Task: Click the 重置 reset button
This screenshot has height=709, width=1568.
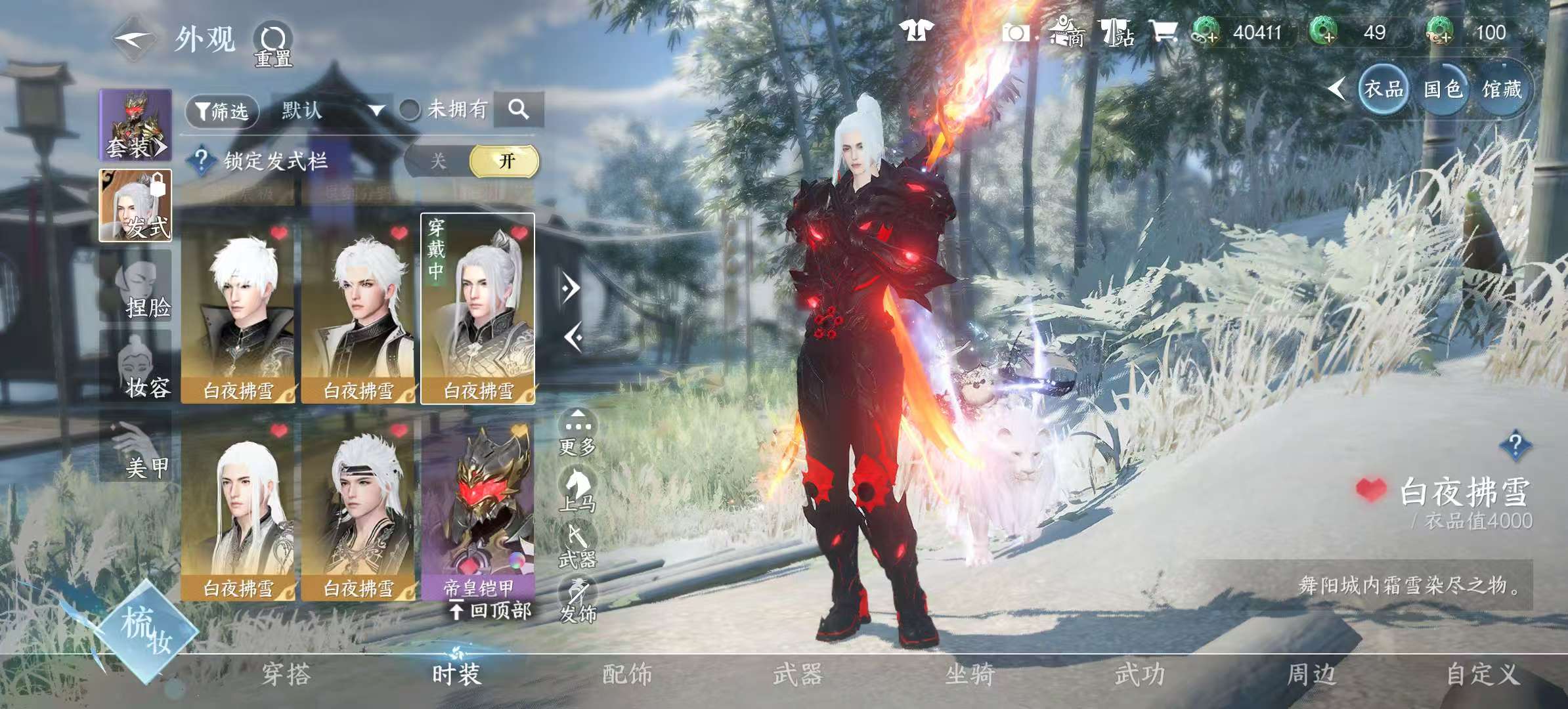Action: pos(273,45)
